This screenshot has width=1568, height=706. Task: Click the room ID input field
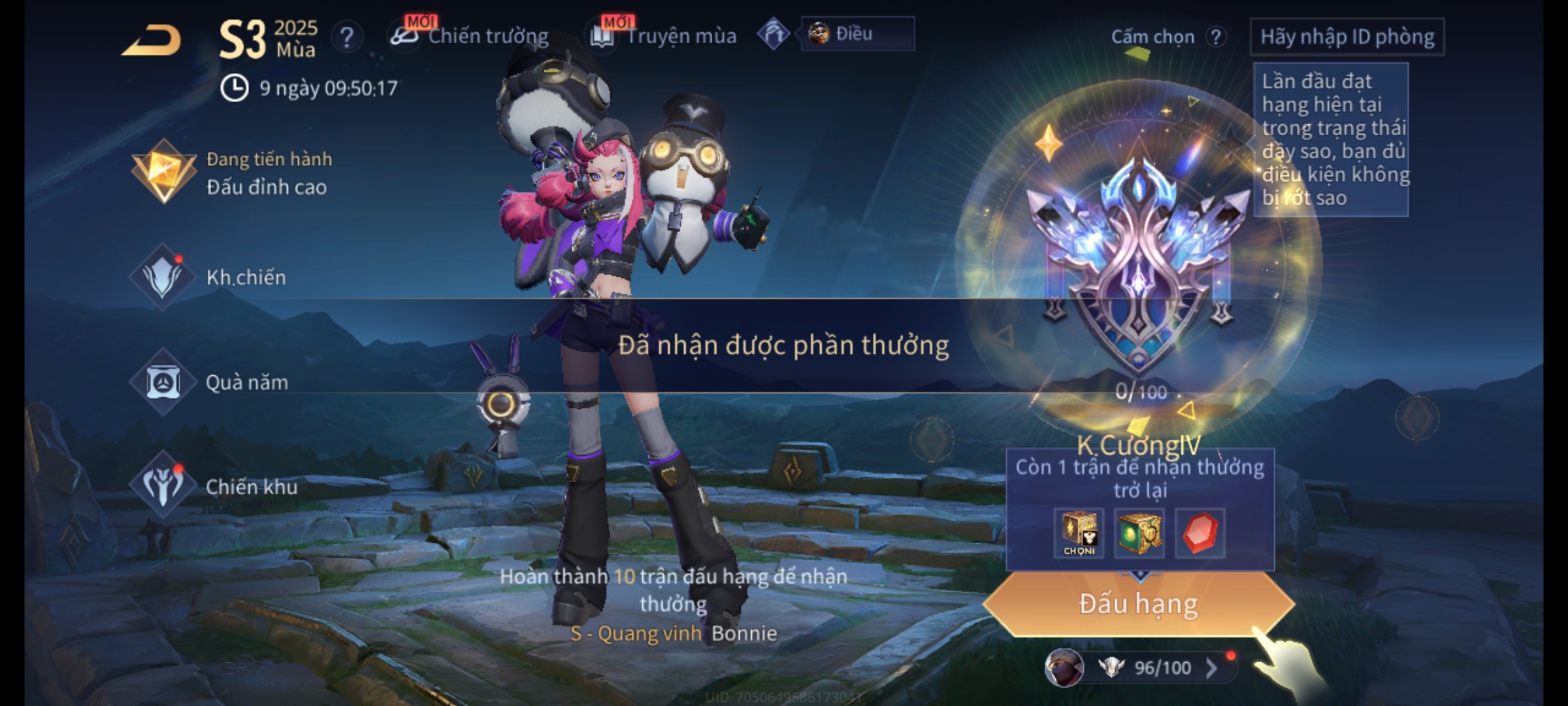click(x=1347, y=37)
